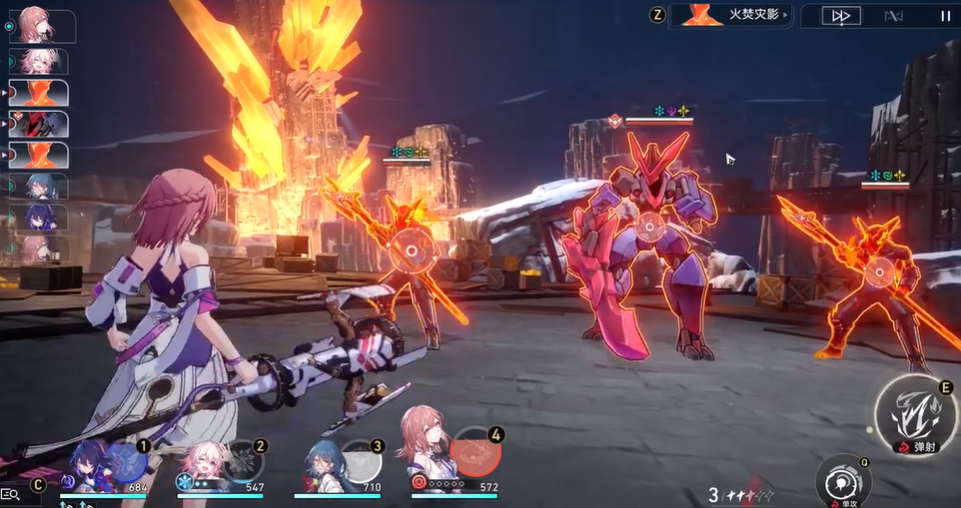Screen dimensions: 961x508
Task: Pause the battle
Action: tap(945, 15)
